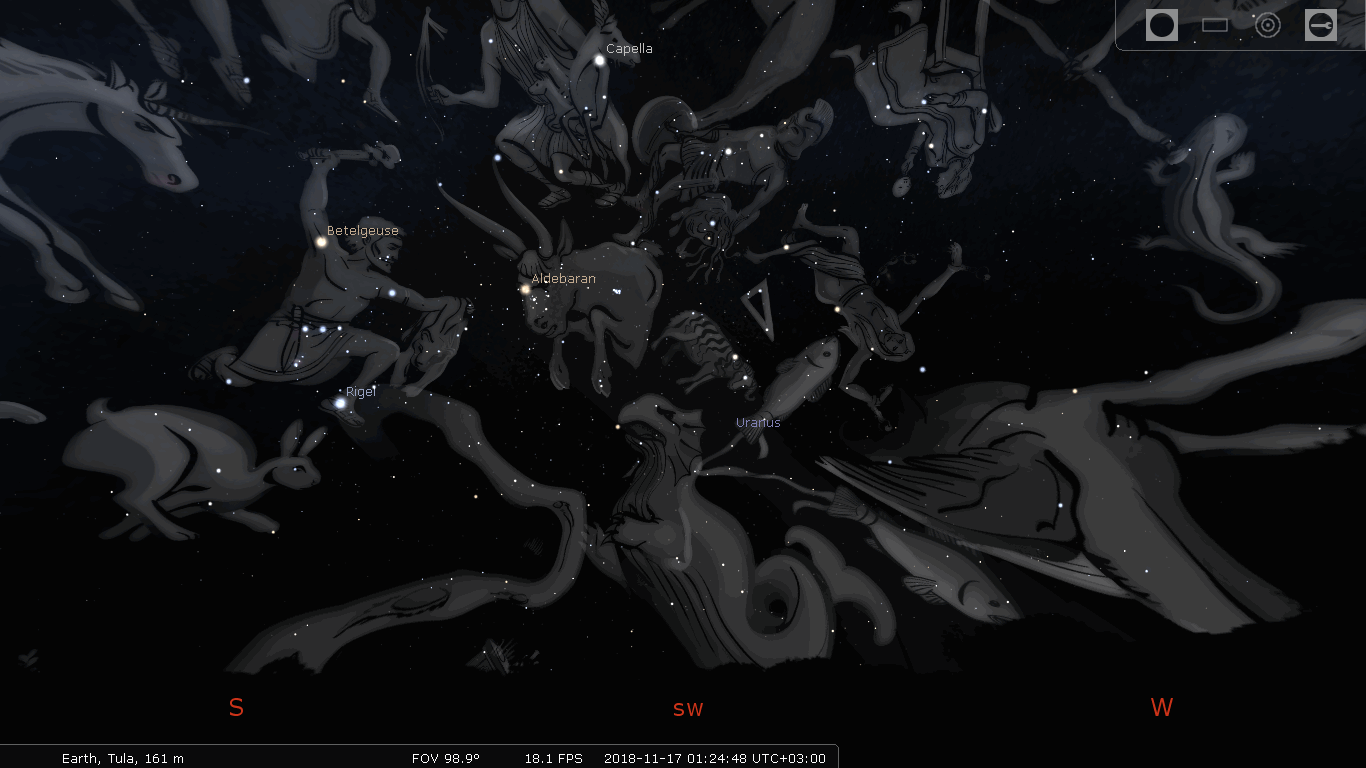Click the filled circle icon top right
The image size is (1366, 768).
(x=1162, y=24)
